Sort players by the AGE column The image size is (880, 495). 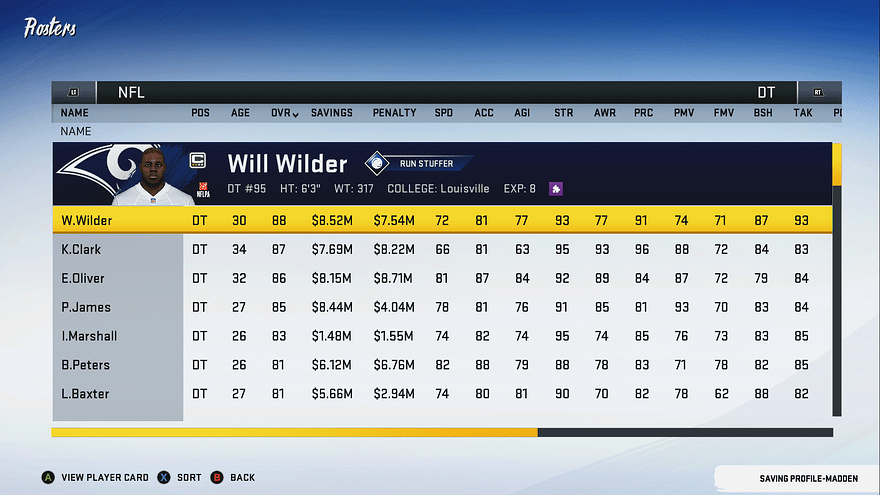coord(240,113)
